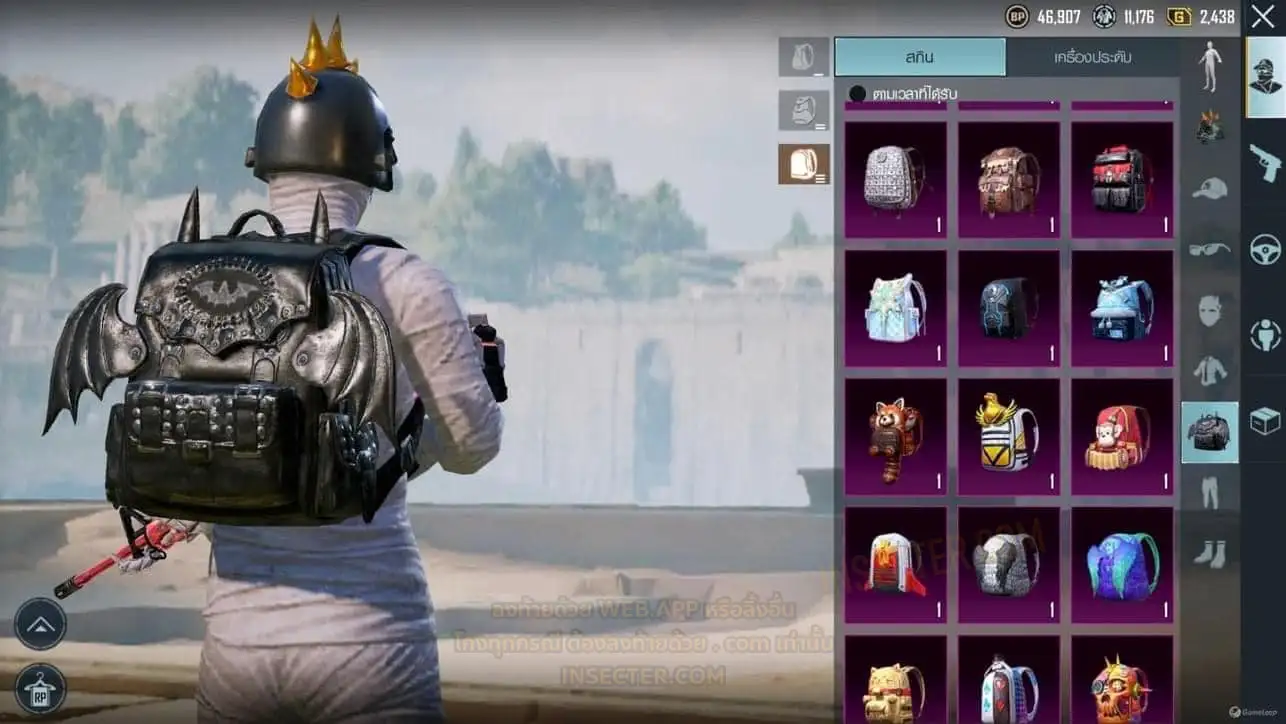Viewport: 1286px width, 724px height.
Task: Switch to the shoes category
Action: click(1210, 551)
